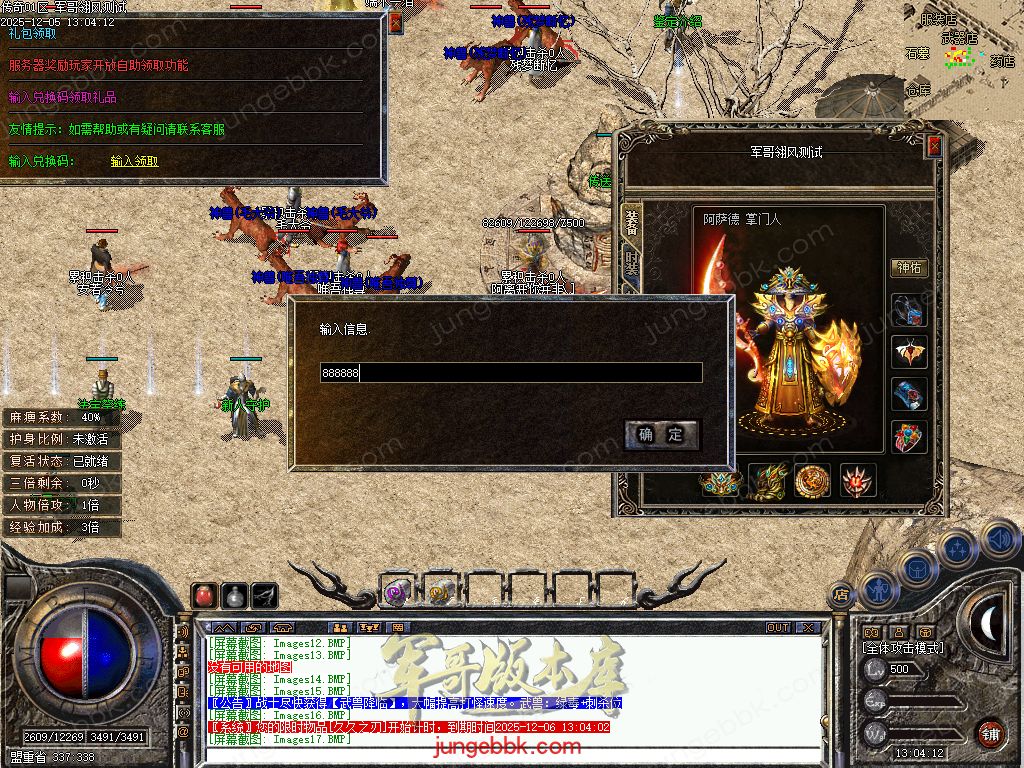1024x768 pixels.
Task: Select the 输入领取 redeem option
Action: point(134,161)
